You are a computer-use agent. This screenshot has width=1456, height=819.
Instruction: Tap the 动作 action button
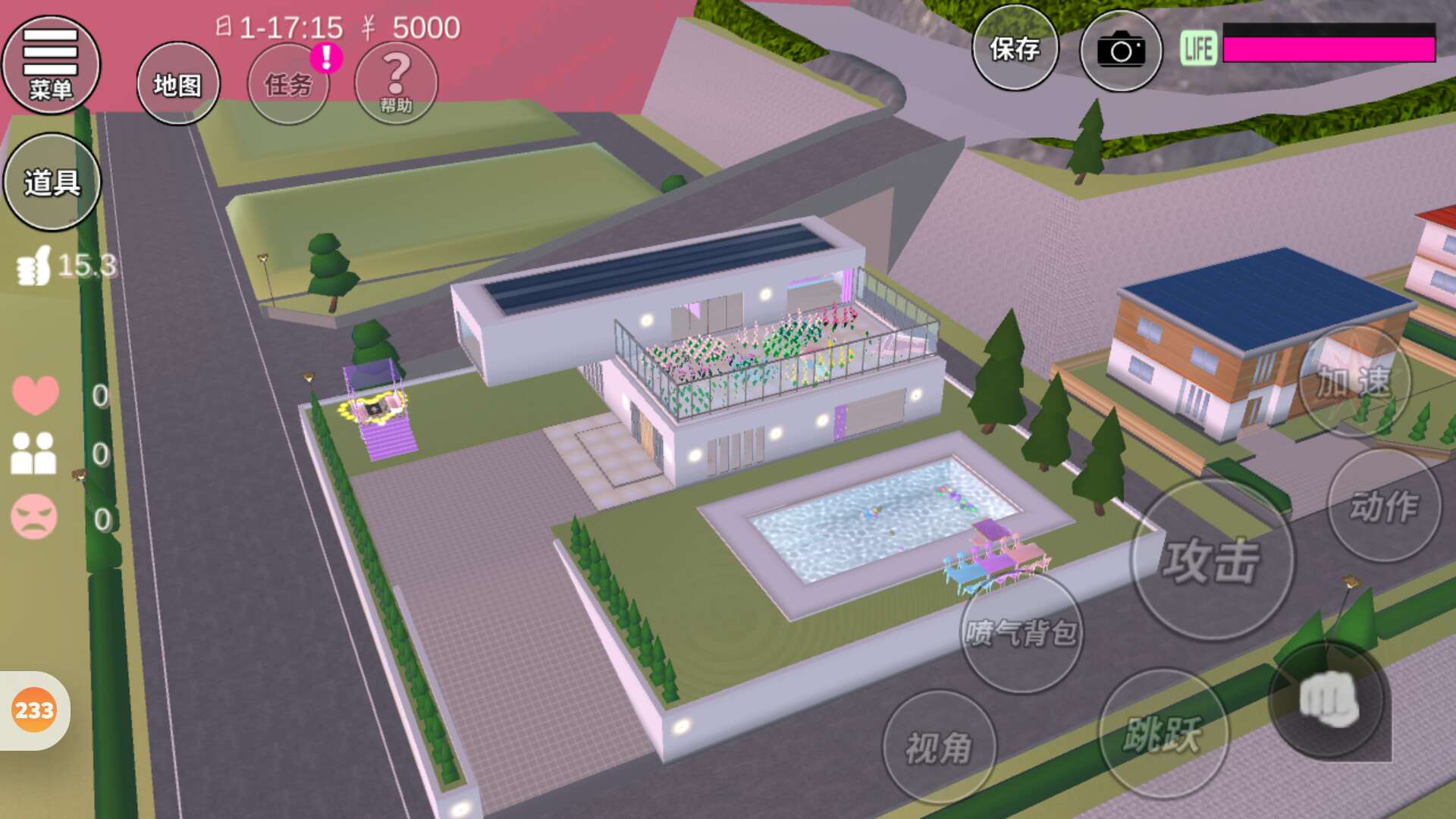point(1384,506)
